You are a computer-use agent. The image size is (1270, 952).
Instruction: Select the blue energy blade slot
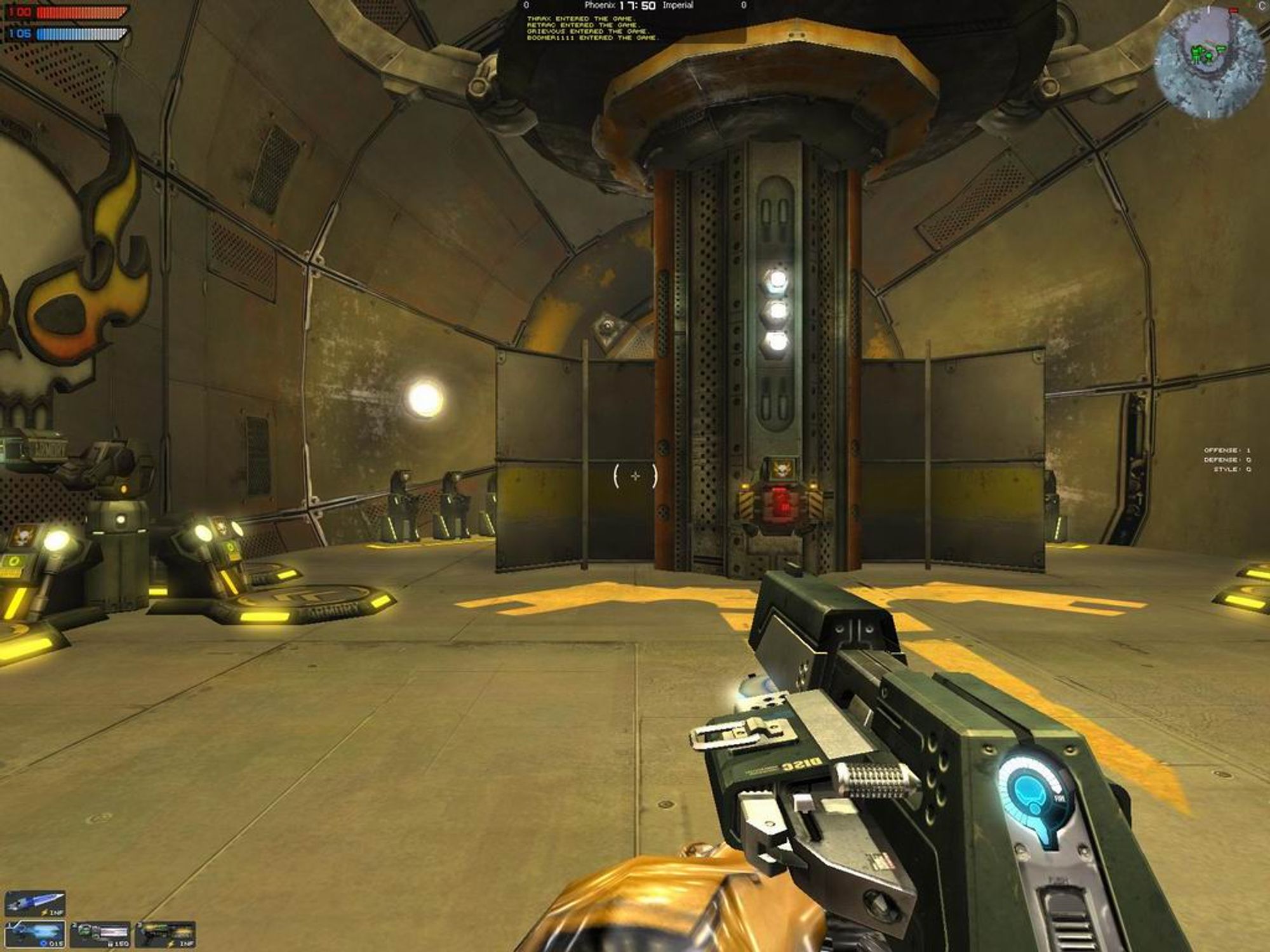point(36,903)
